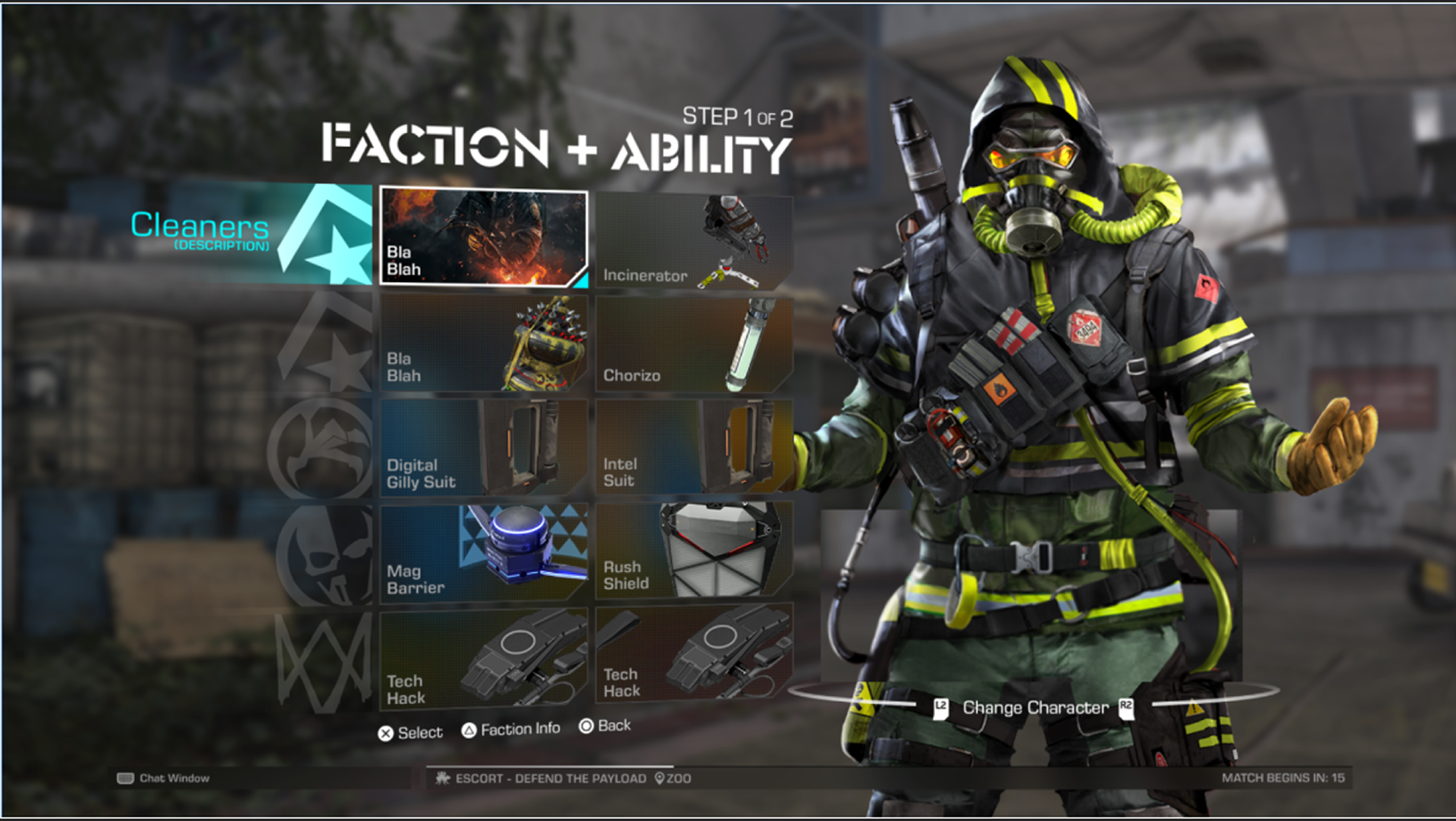This screenshot has height=821, width=1456.
Task: Select the Mag Barrier ability
Action: (x=483, y=552)
